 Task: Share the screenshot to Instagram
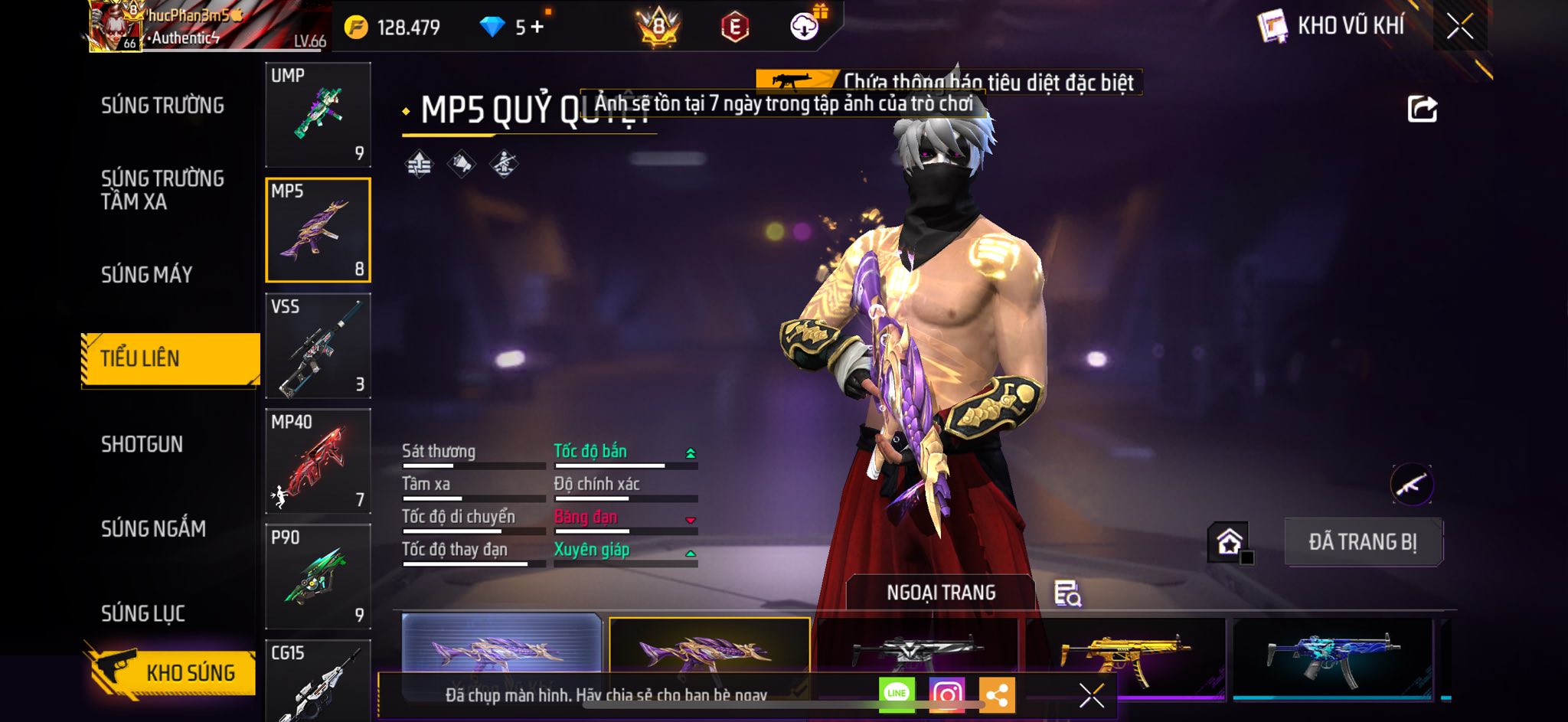(x=946, y=694)
